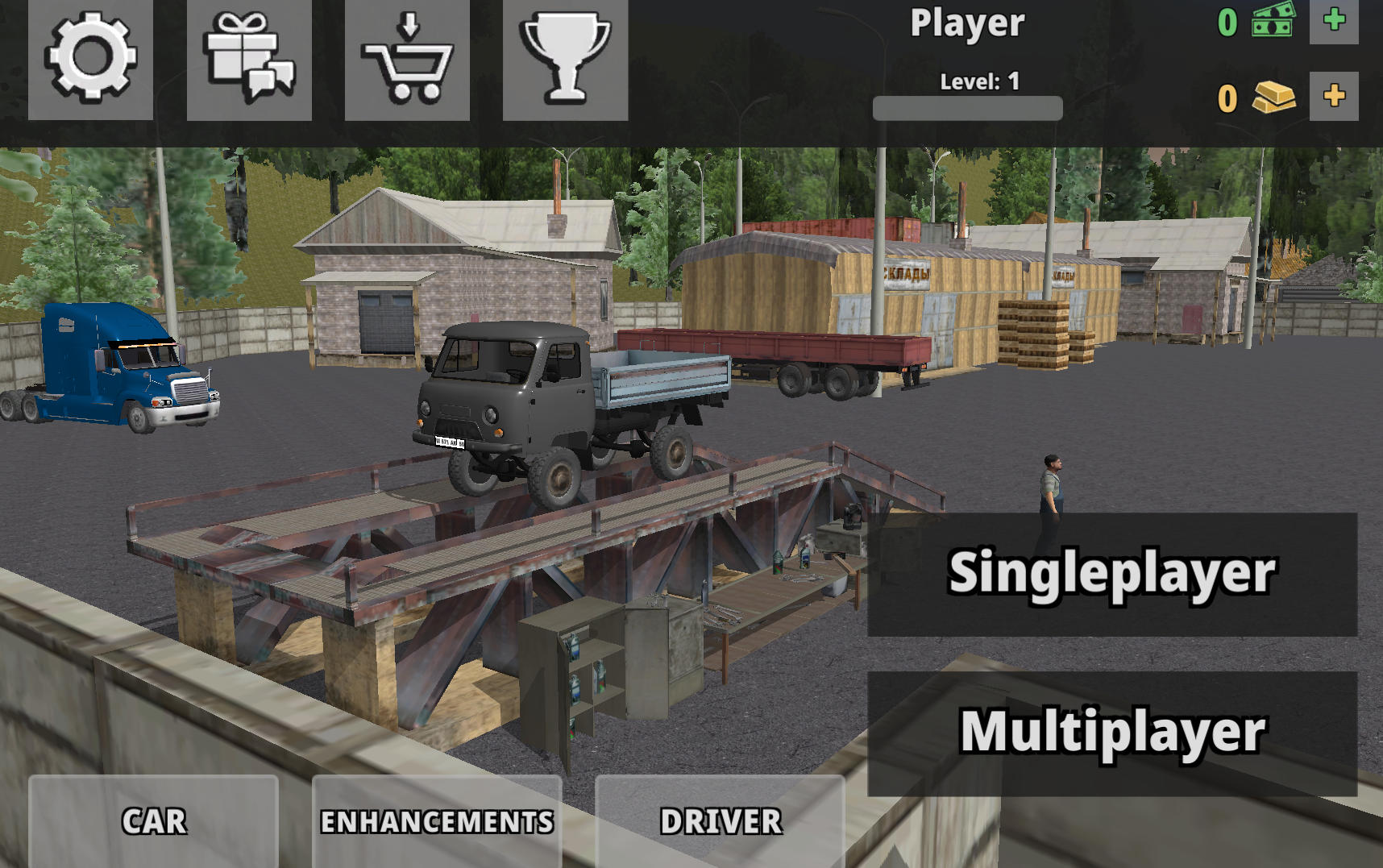Open the DRIVER tab
Image resolution: width=1383 pixels, height=868 pixels.
click(x=720, y=820)
